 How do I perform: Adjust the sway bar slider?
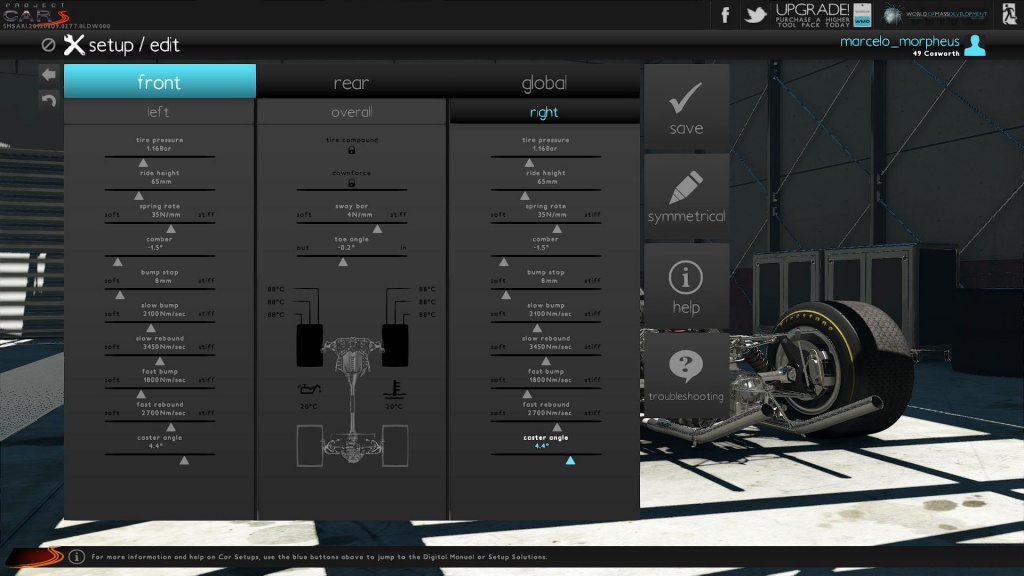point(351,226)
